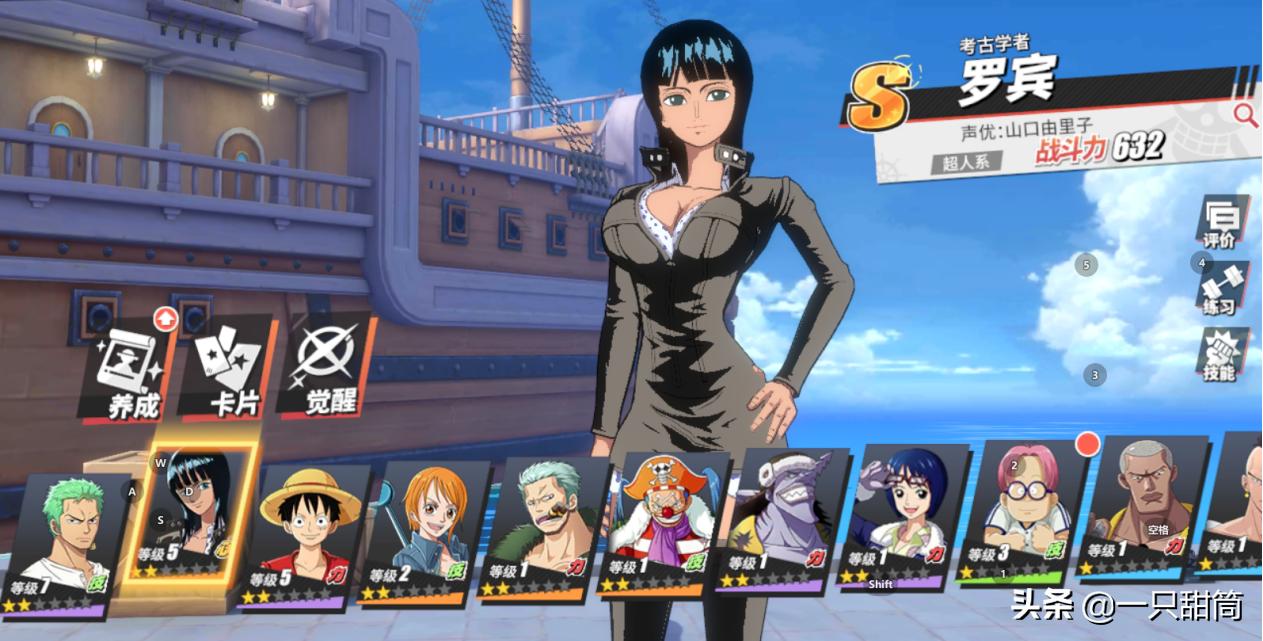The image size is (1263, 641).
Task: Choose Buggy the clown's card
Action: pyautogui.click(x=665, y=523)
